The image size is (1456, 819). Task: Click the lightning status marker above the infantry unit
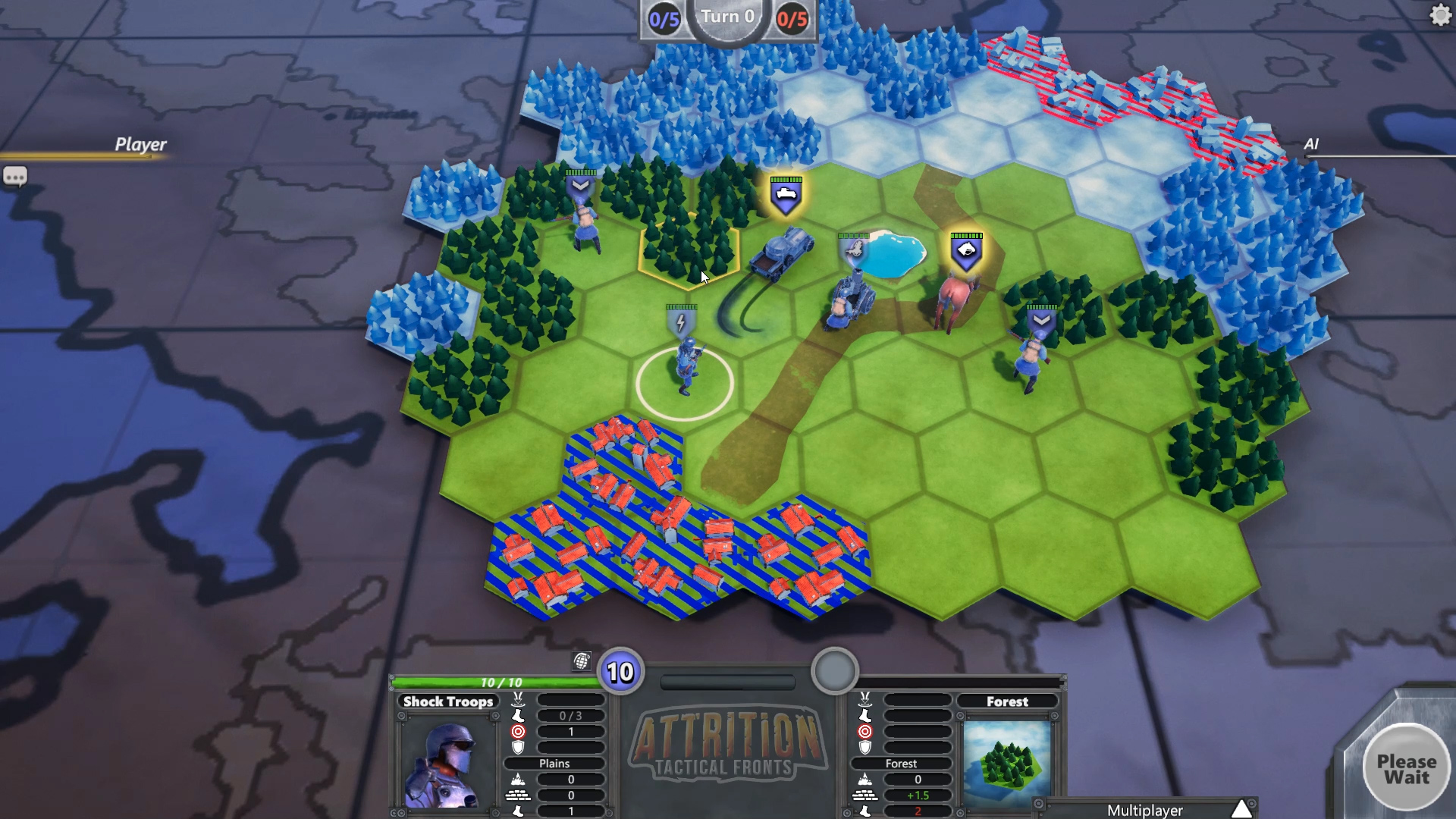point(680,322)
